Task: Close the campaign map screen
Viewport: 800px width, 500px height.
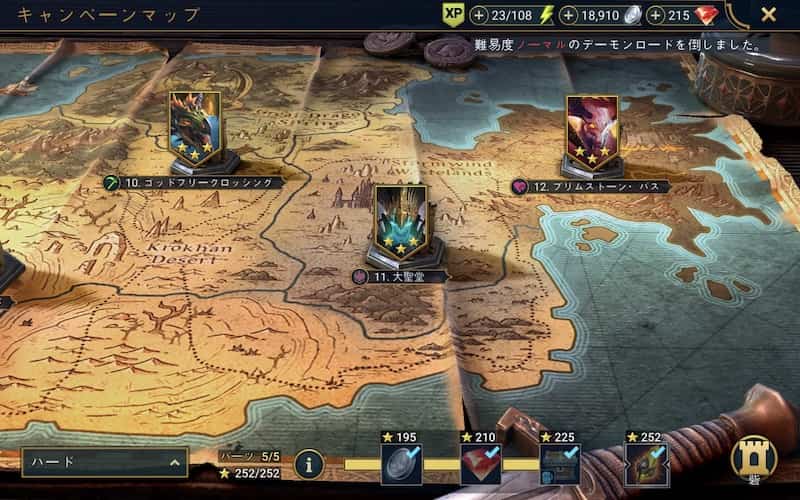Action: coord(768,14)
